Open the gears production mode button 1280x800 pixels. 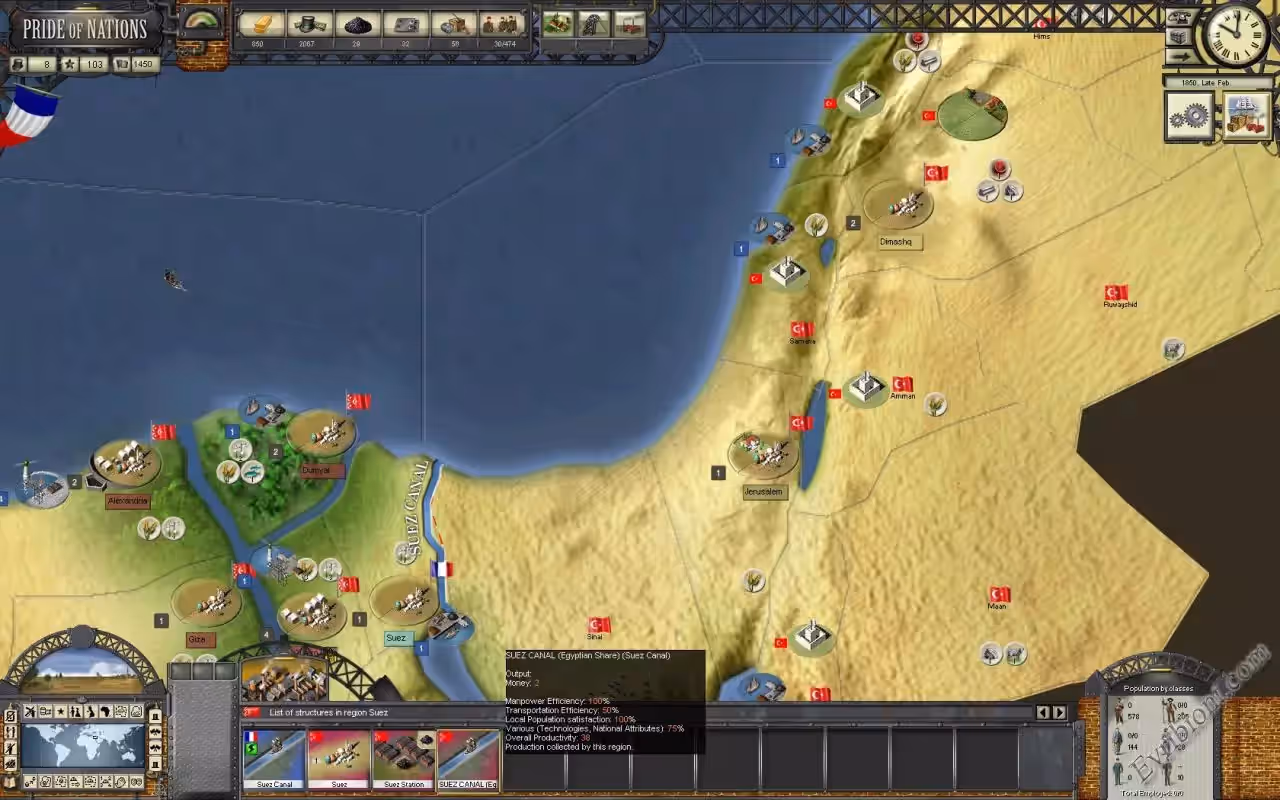pos(1190,116)
